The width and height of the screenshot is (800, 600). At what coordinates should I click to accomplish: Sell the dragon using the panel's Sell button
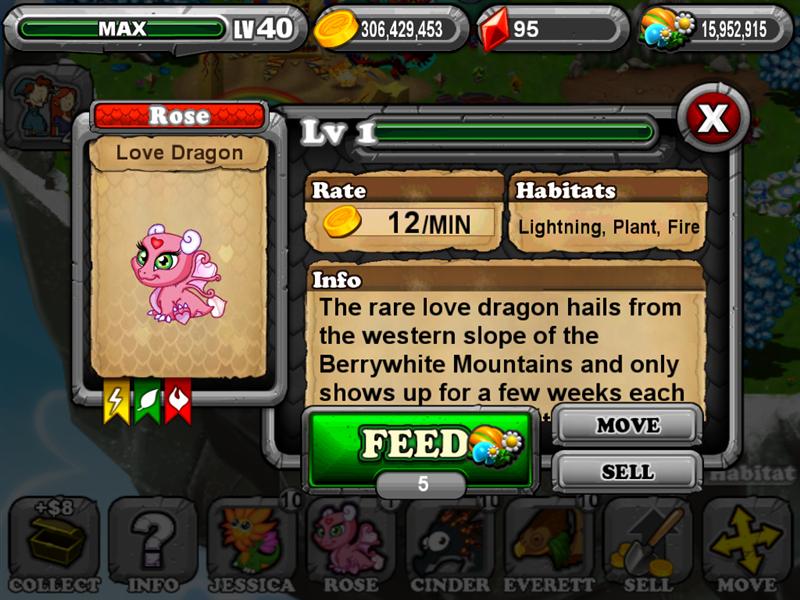coord(627,471)
